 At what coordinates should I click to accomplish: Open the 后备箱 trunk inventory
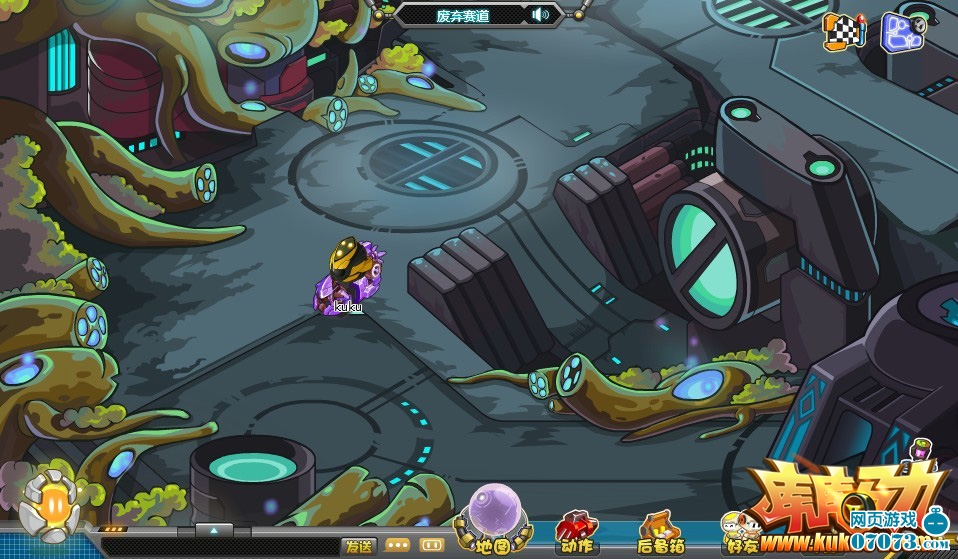click(x=660, y=532)
